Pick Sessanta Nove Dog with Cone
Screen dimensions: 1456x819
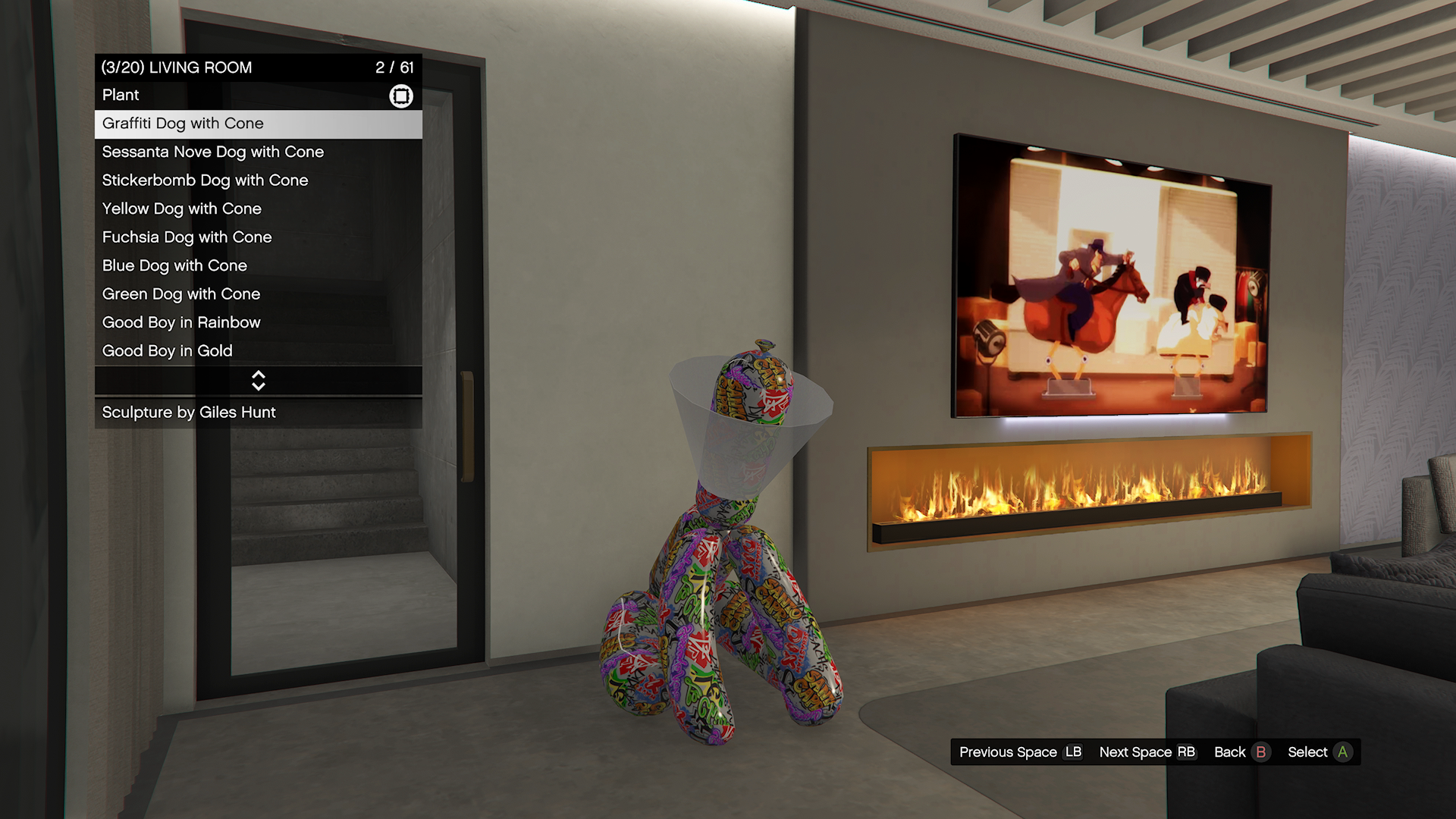click(258, 152)
